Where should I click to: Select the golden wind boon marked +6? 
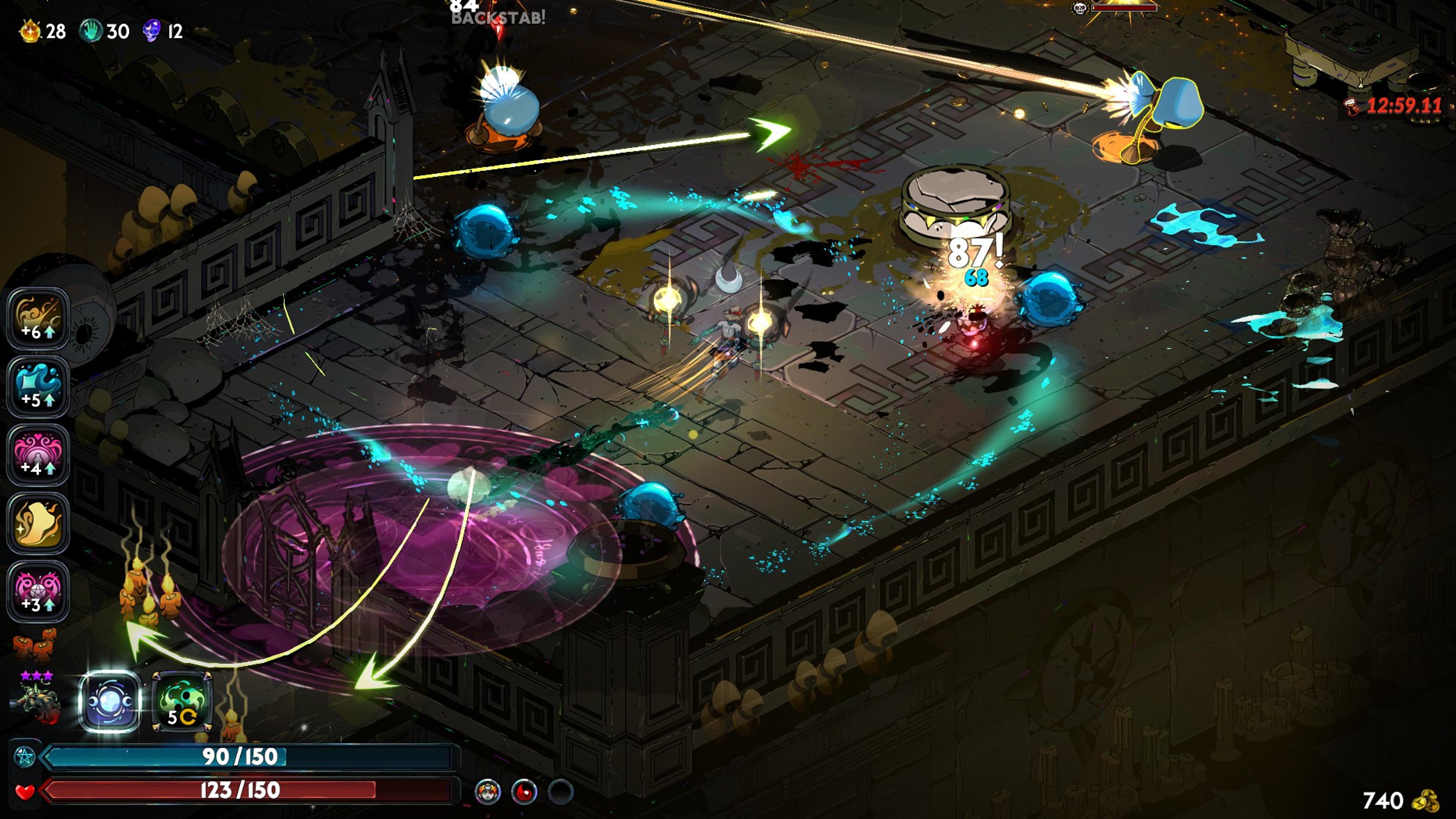click(38, 318)
